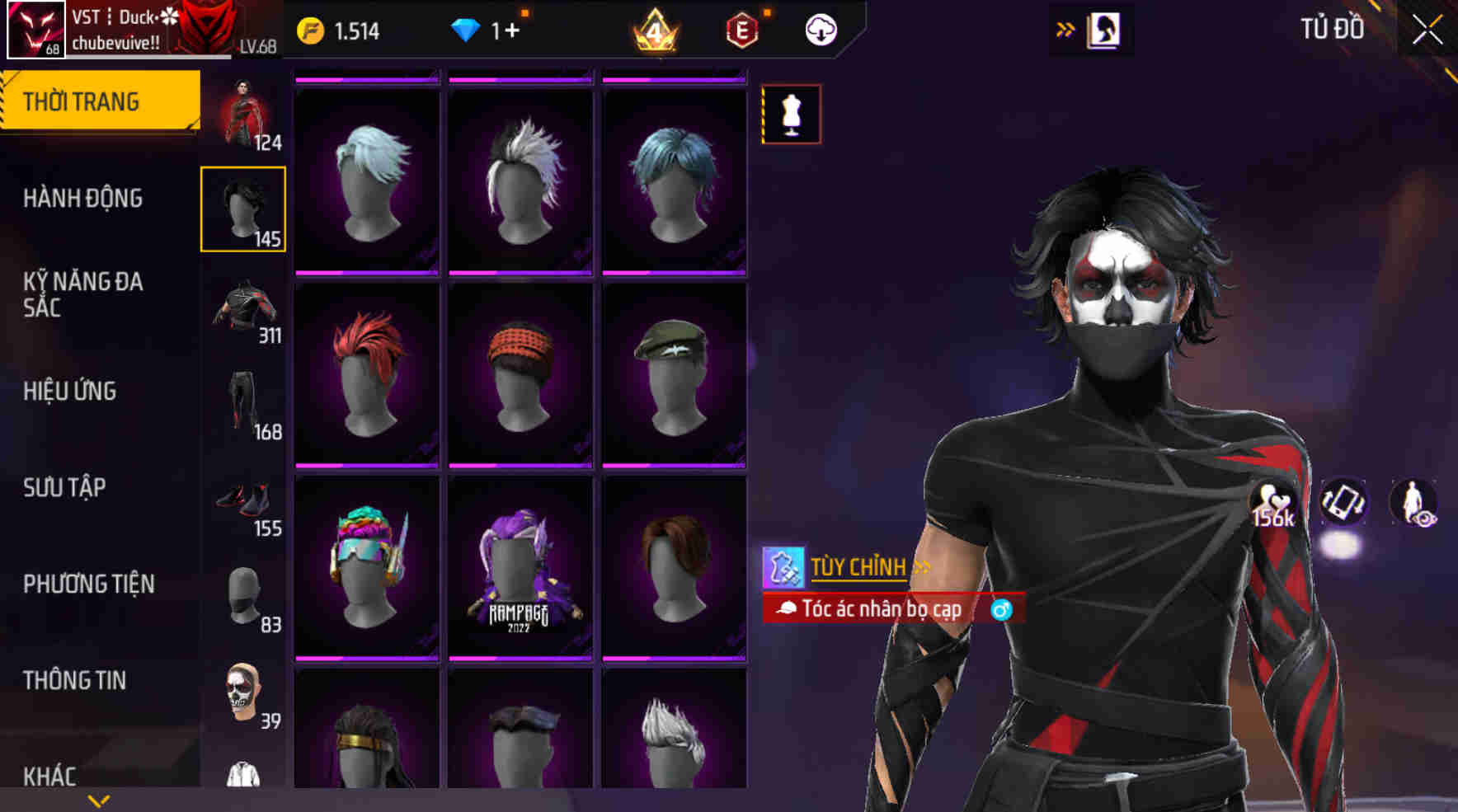View the rank badge showing level 4

coord(651,31)
